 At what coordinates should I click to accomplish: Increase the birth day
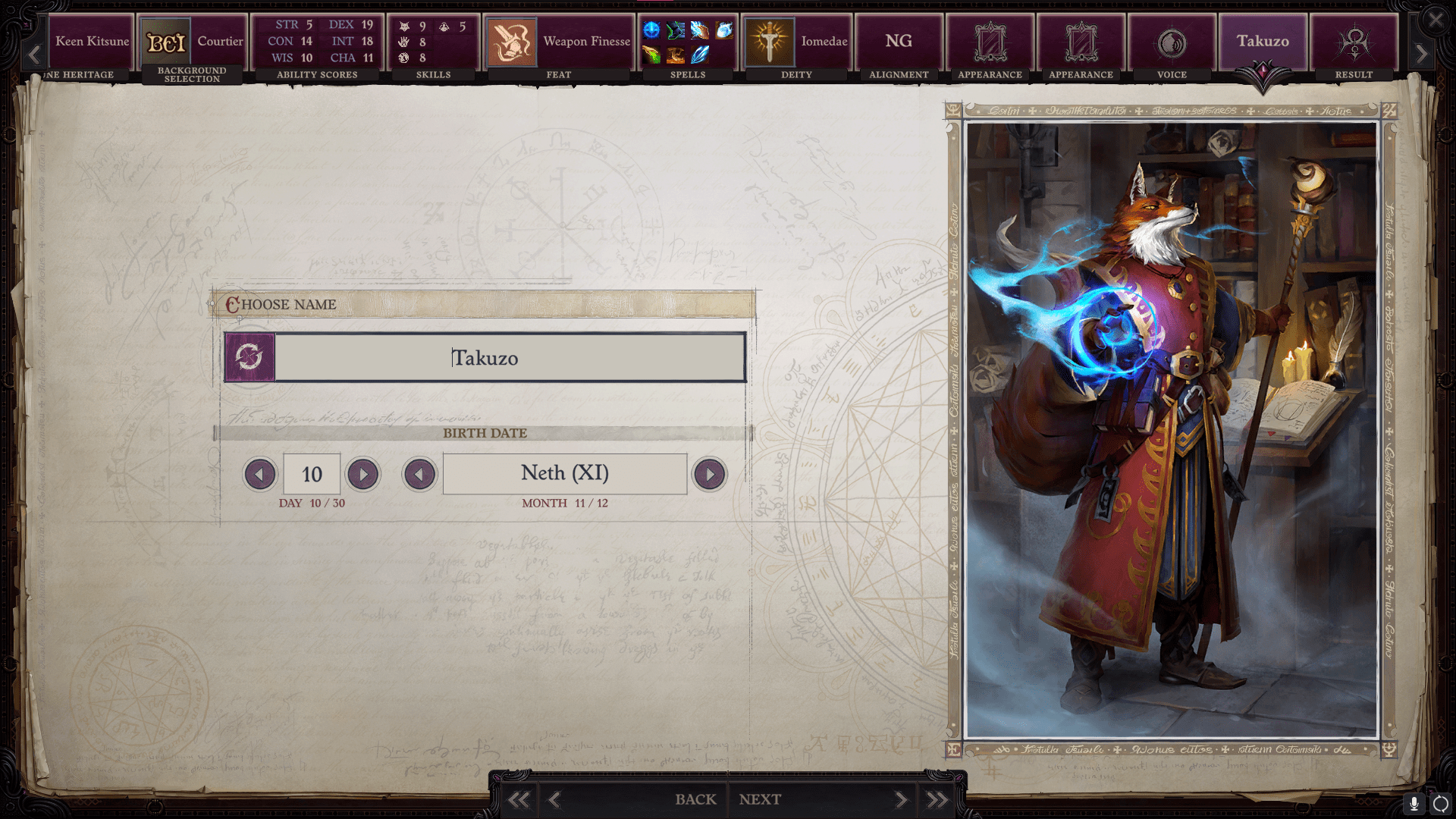[x=363, y=475]
